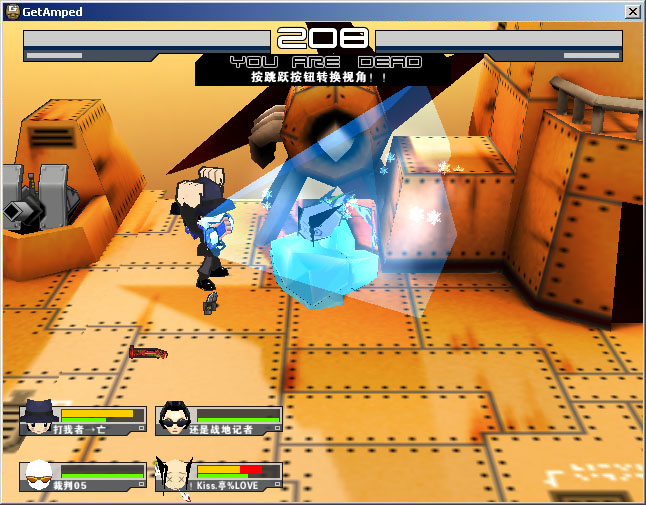This screenshot has width=646, height=505.
Task: Select player panel 还是战地记者
Action: point(219,420)
